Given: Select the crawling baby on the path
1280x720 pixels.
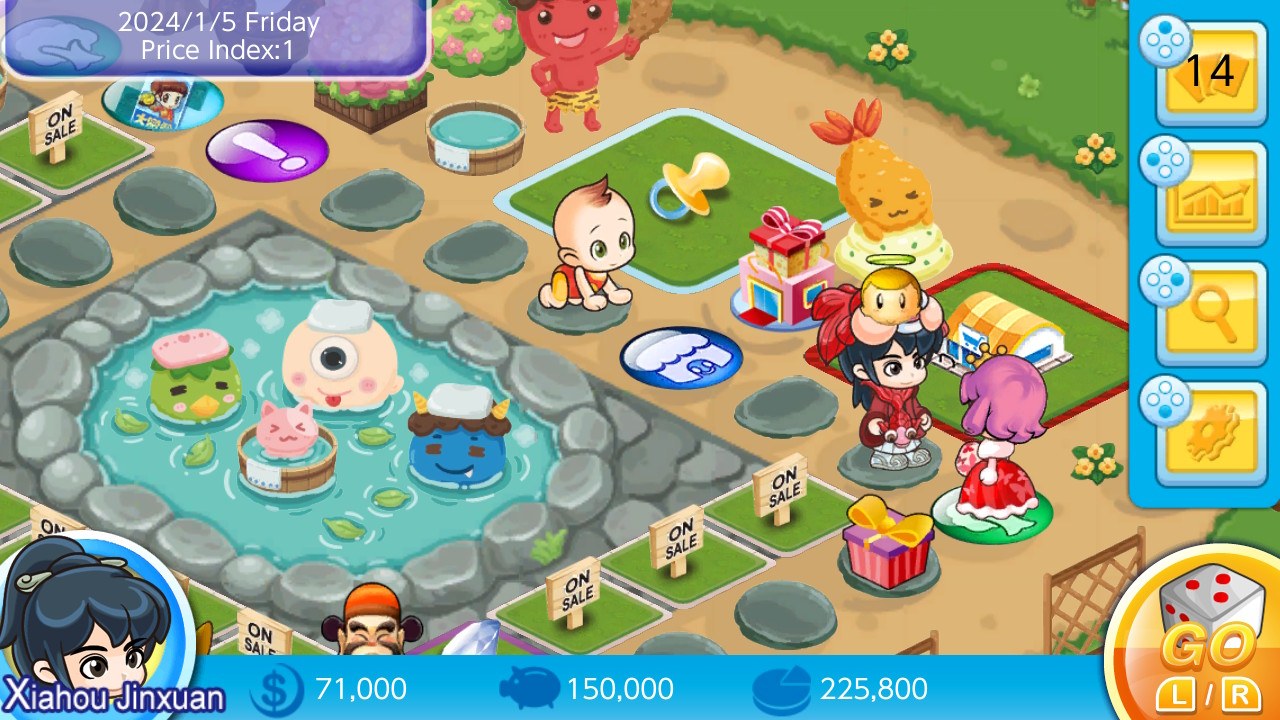Looking at the screenshot, I should point(590,240).
